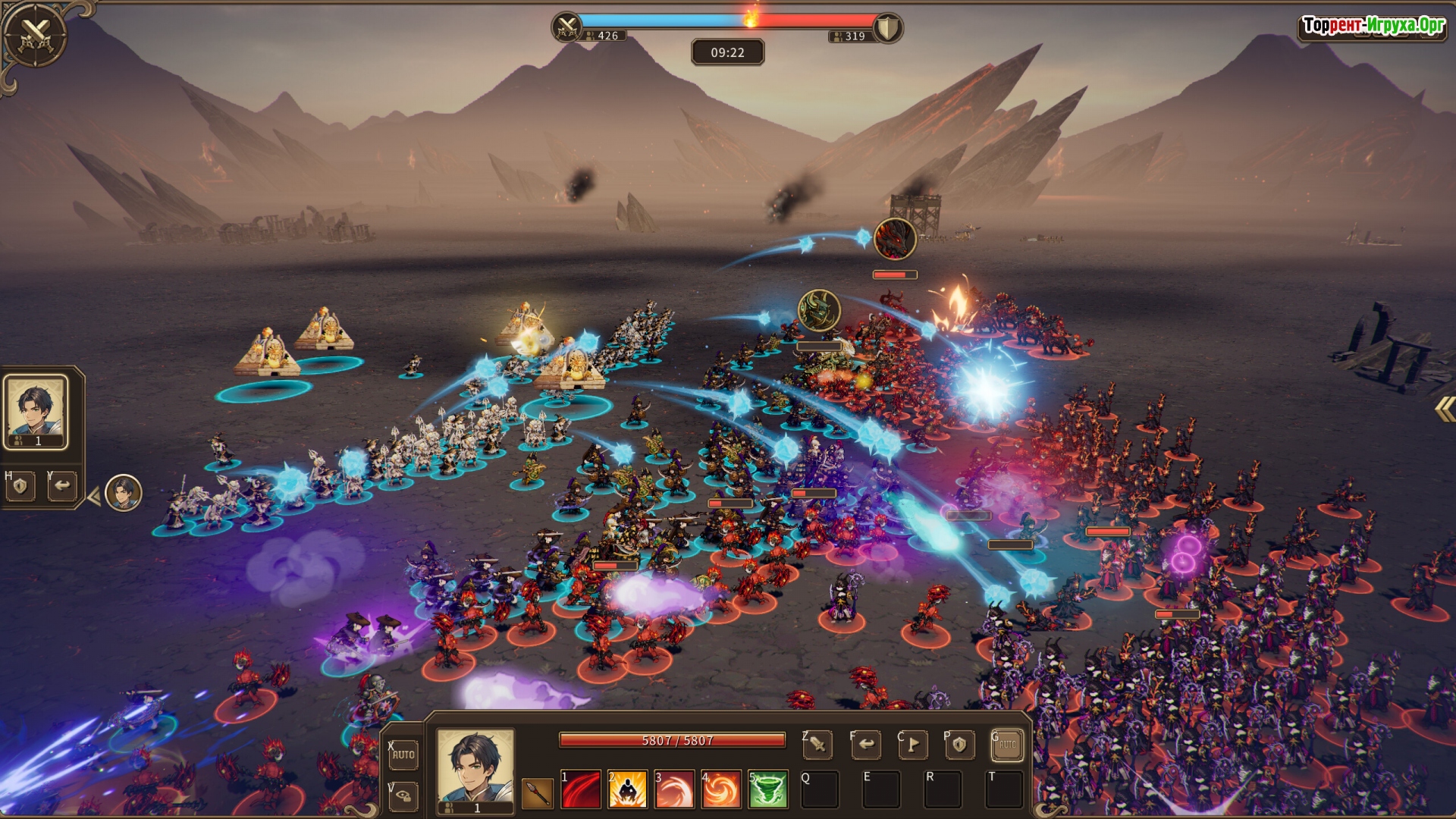
Task: Toggle the highlighted AUTO button marked G
Action: (x=1007, y=745)
